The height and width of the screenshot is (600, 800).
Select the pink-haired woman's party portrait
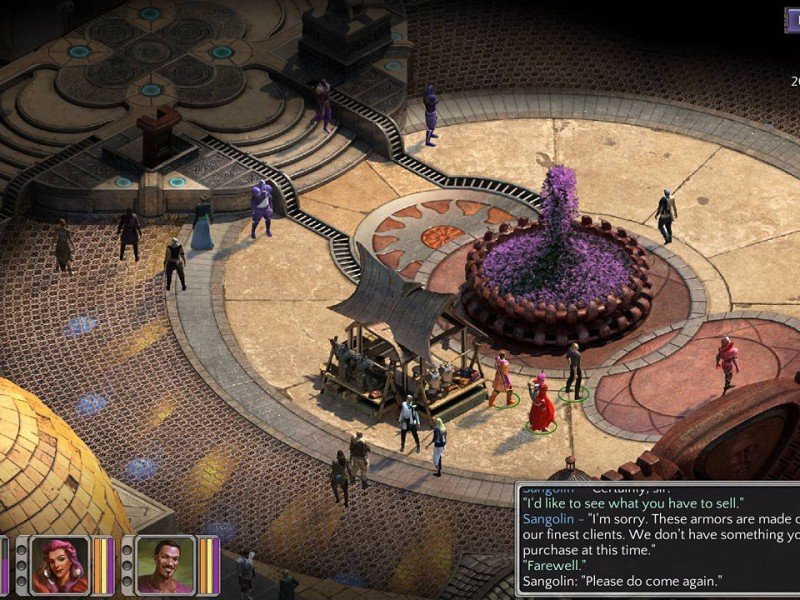coord(60,565)
